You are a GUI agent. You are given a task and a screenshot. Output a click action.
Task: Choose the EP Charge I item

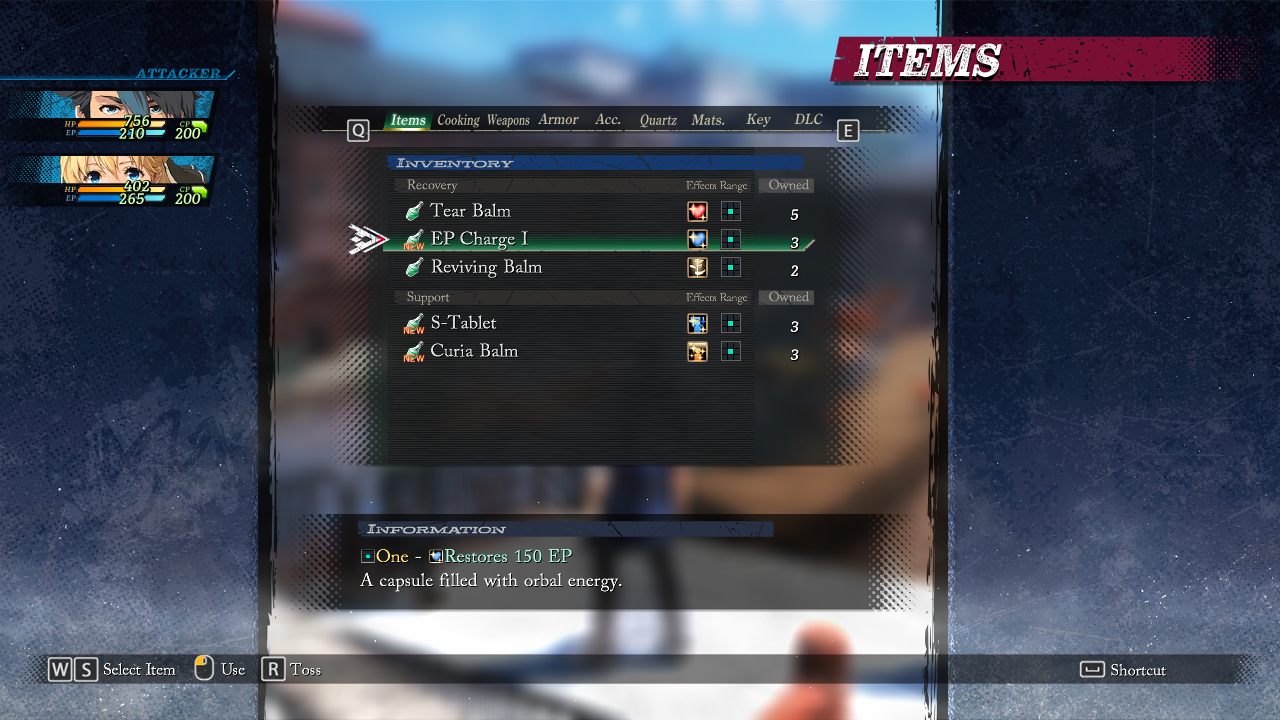pyautogui.click(x=479, y=239)
